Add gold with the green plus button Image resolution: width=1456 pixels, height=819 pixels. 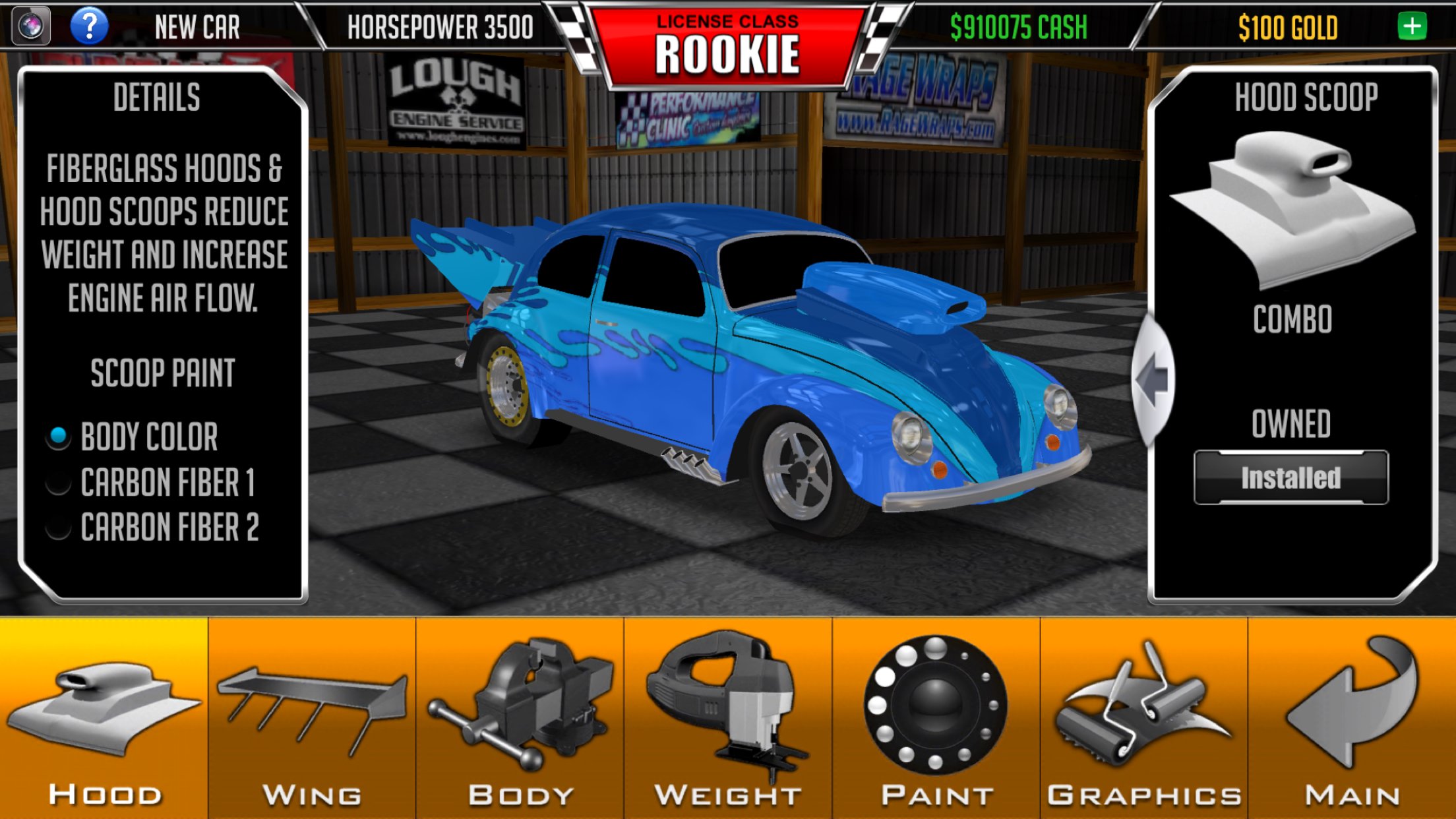pyautogui.click(x=1412, y=26)
